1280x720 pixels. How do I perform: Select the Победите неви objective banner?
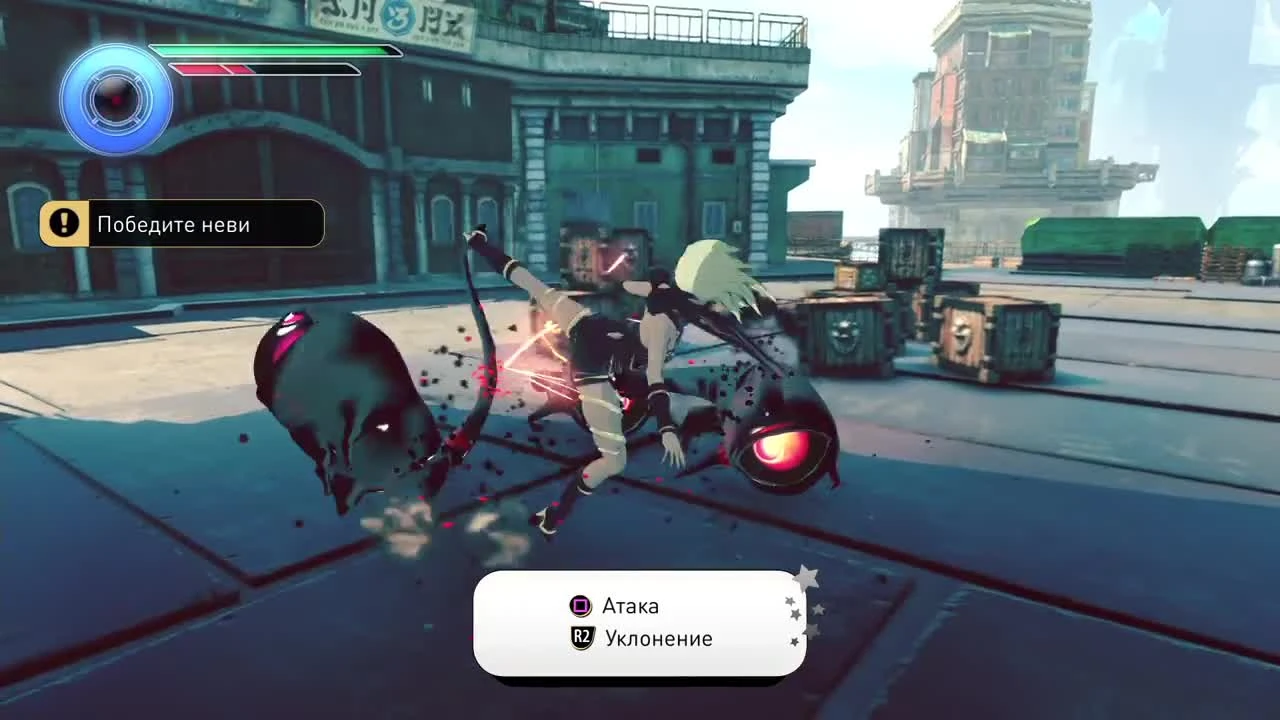click(x=180, y=223)
